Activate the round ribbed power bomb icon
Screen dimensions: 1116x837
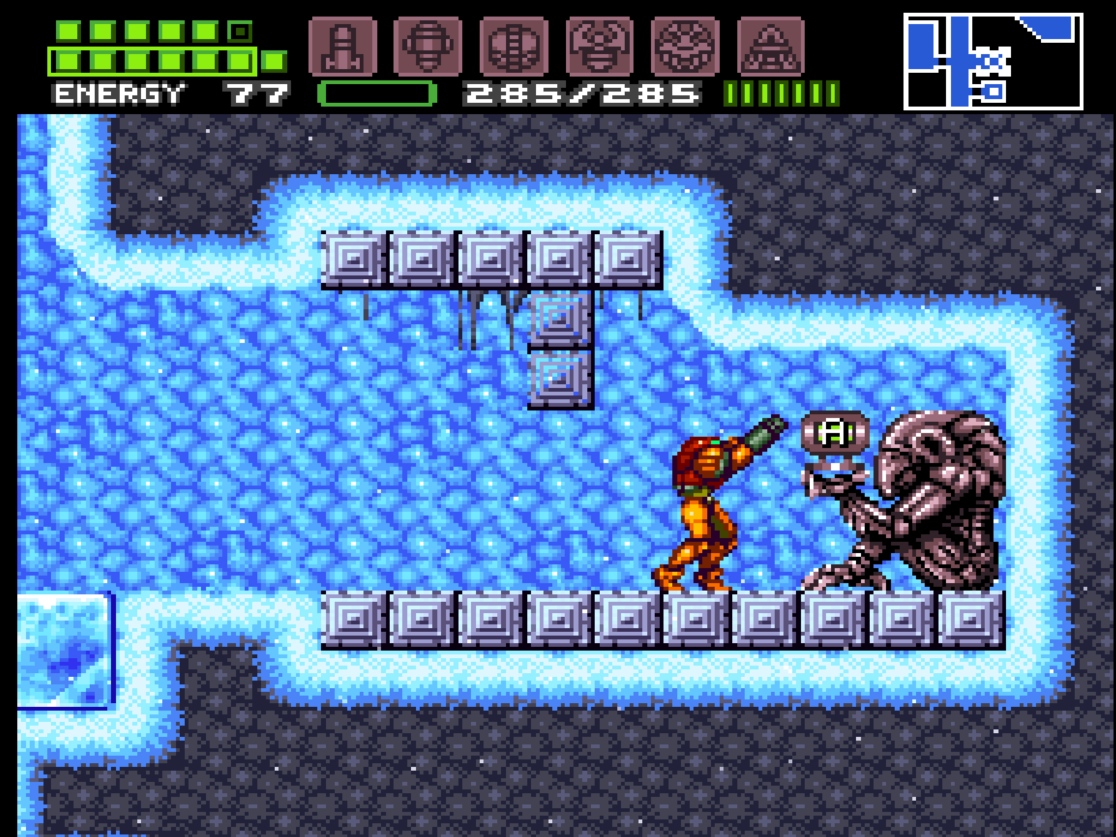pyautogui.click(x=514, y=46)
